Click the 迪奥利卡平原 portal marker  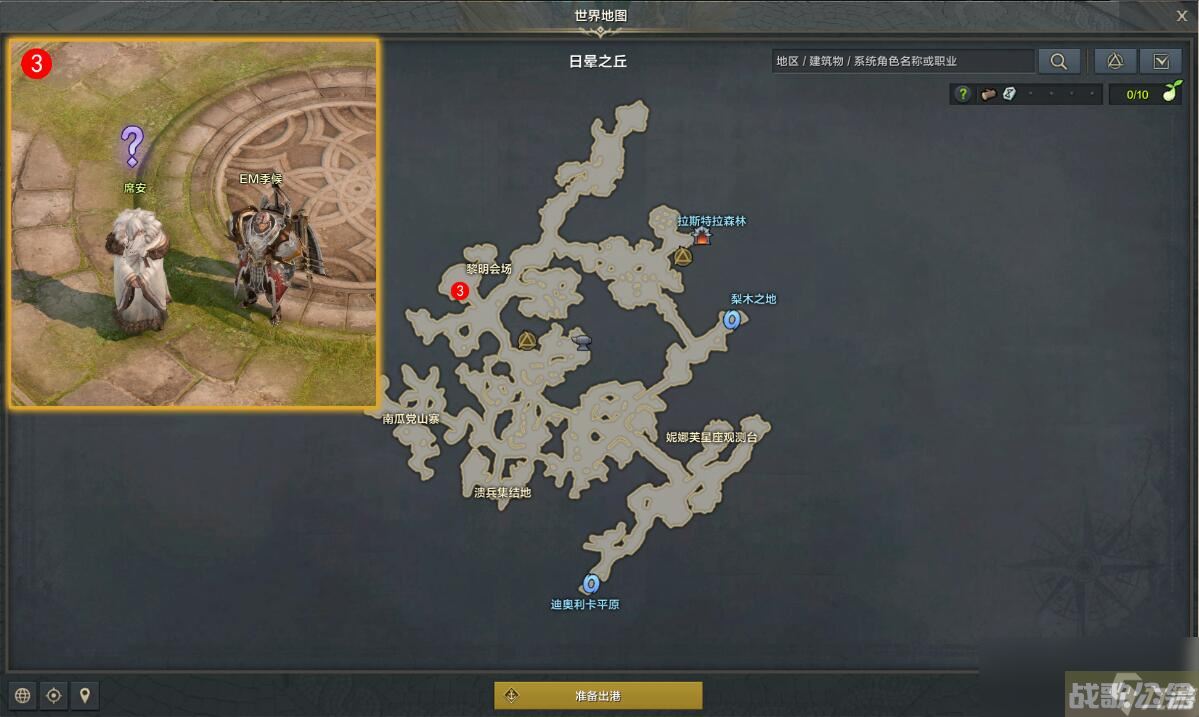click(x=590, y=583)
